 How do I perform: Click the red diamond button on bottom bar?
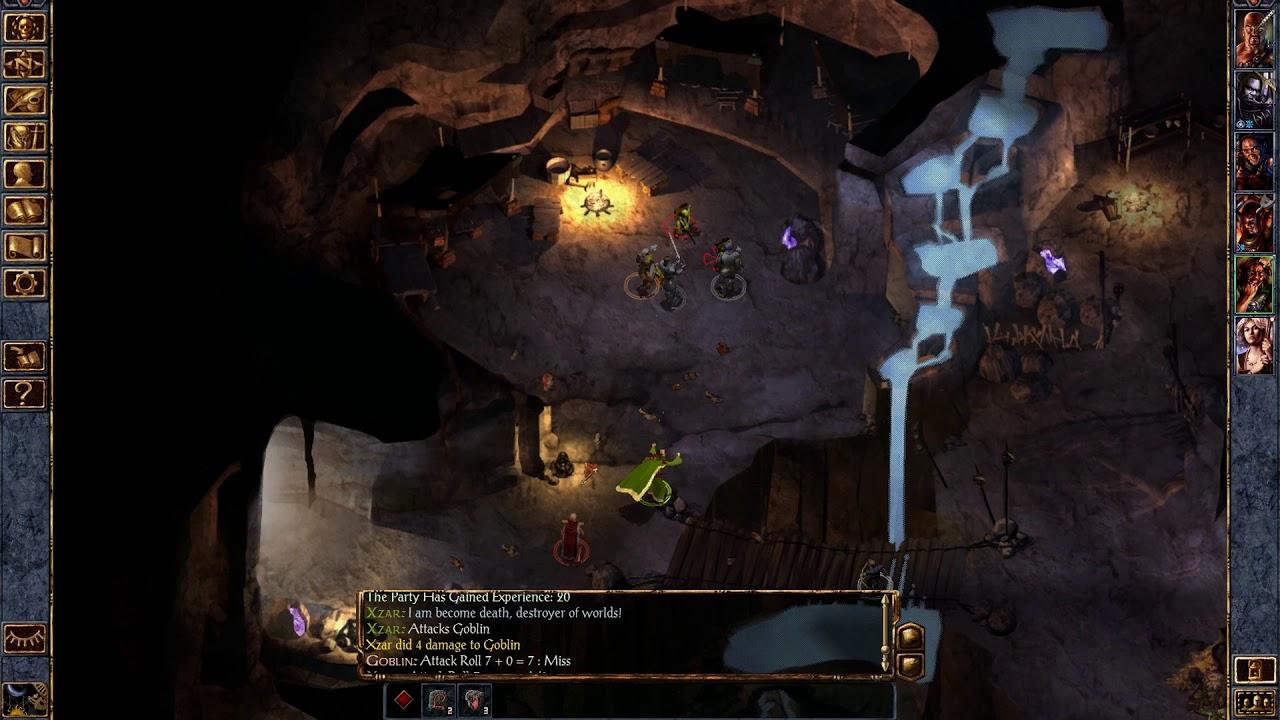tap(403, 700)
